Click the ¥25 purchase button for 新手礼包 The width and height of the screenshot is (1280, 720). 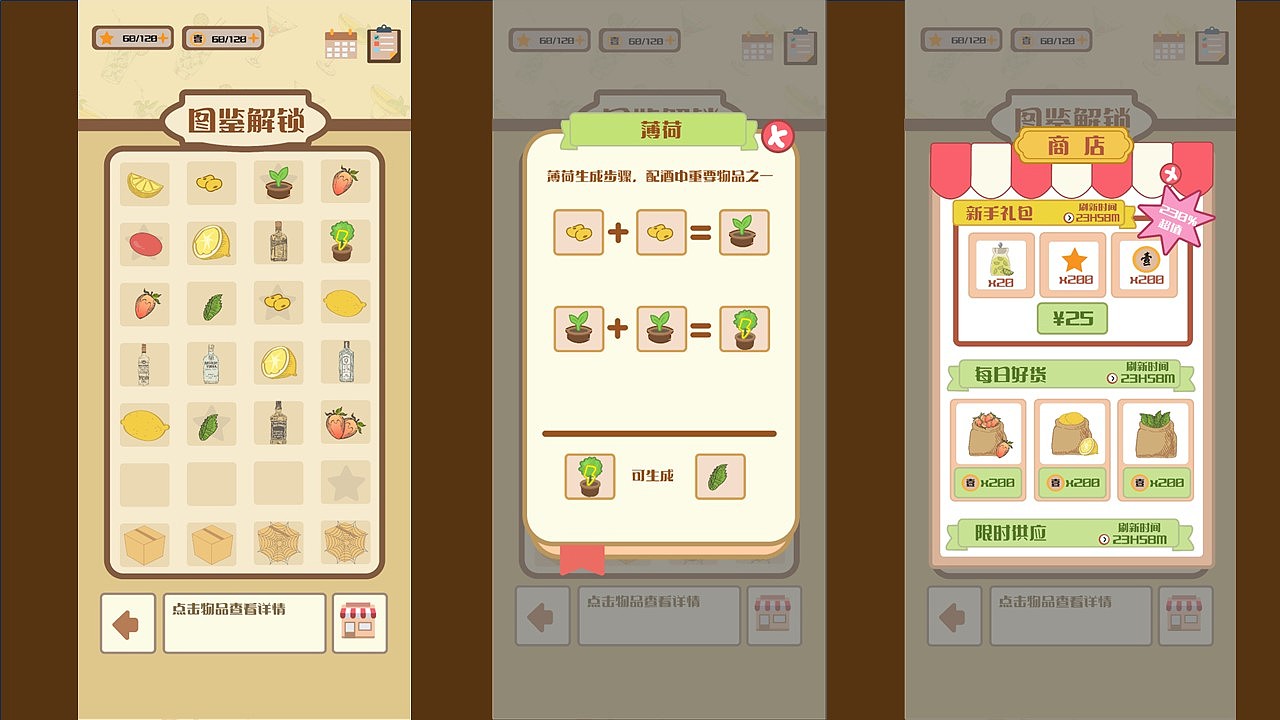pos(1073,318)
